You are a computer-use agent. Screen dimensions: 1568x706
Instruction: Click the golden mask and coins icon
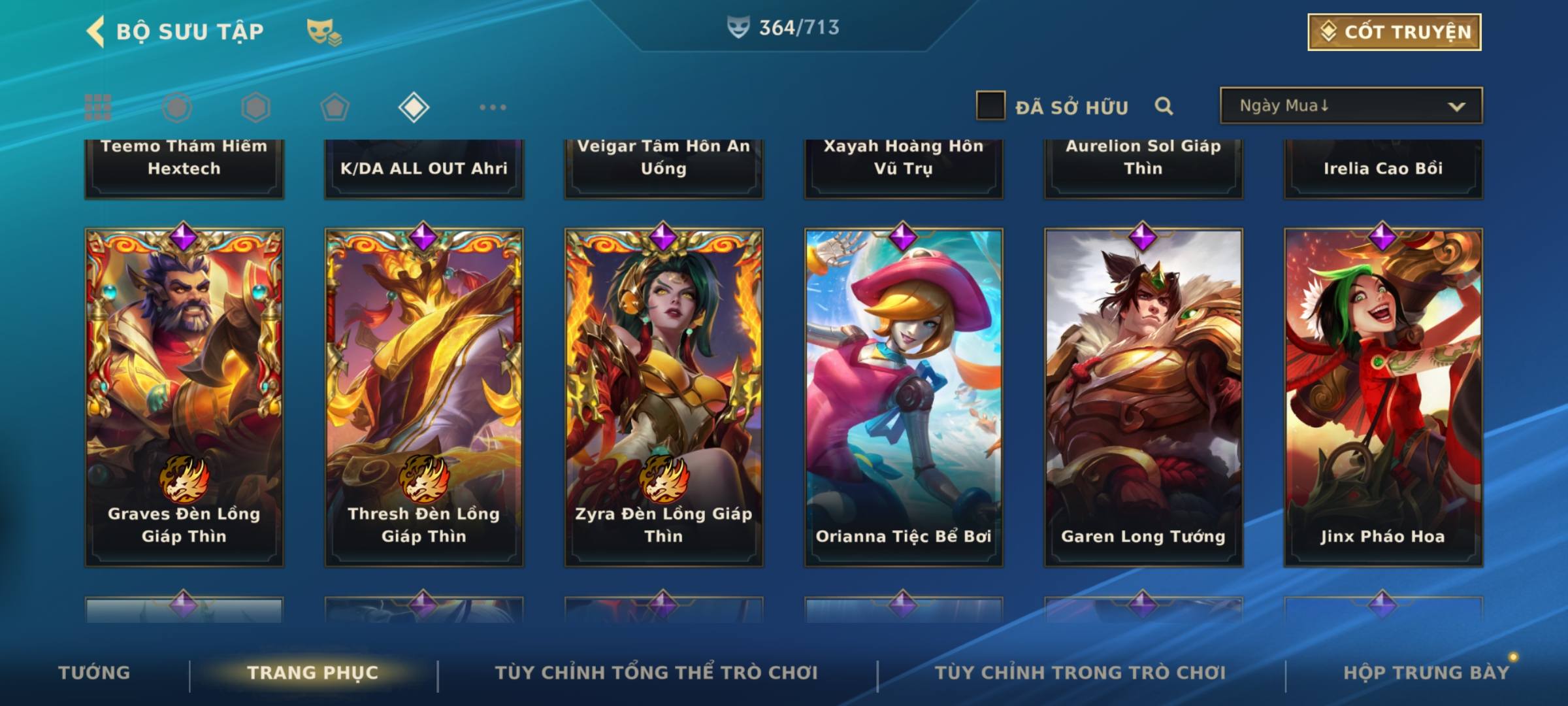point(323,32)
